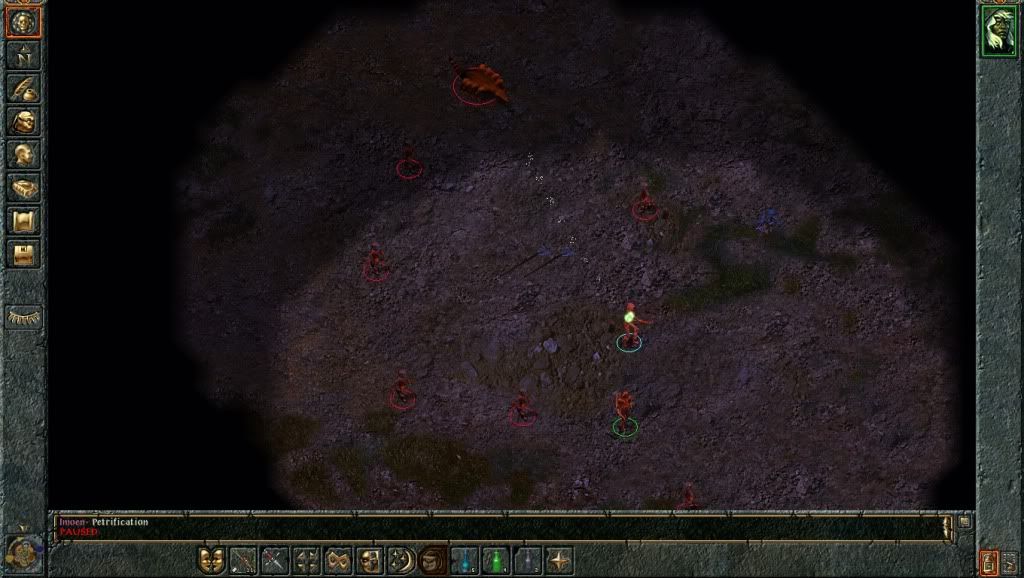This screenshot has width=1024, height=578.
Task: Open the priest scroll icon
Action: pyautogui.click(x=23, y=220)
